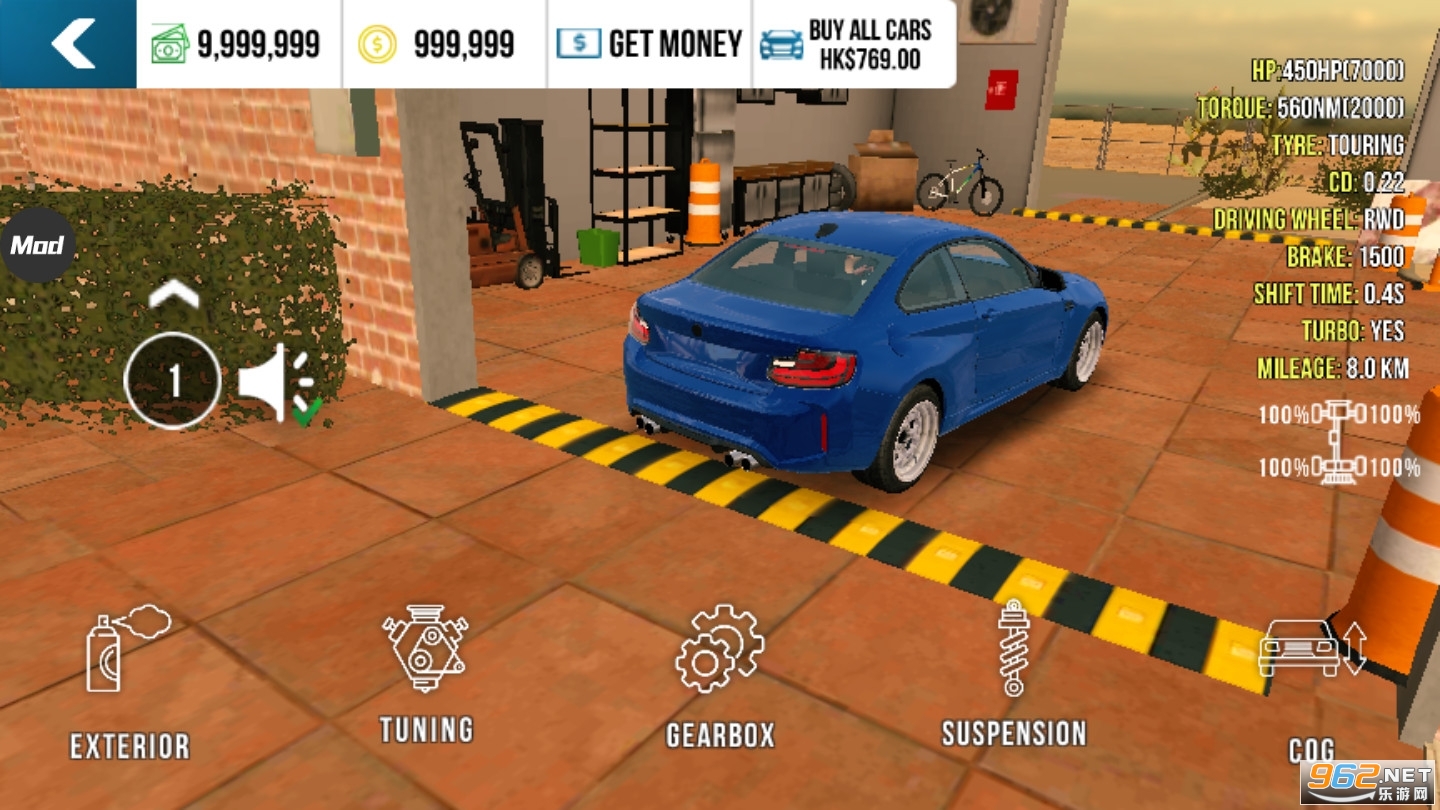Switch to the SUSPENSION tab
This screenshot has width=1440, height=810.
click(x=1013, y=733)
